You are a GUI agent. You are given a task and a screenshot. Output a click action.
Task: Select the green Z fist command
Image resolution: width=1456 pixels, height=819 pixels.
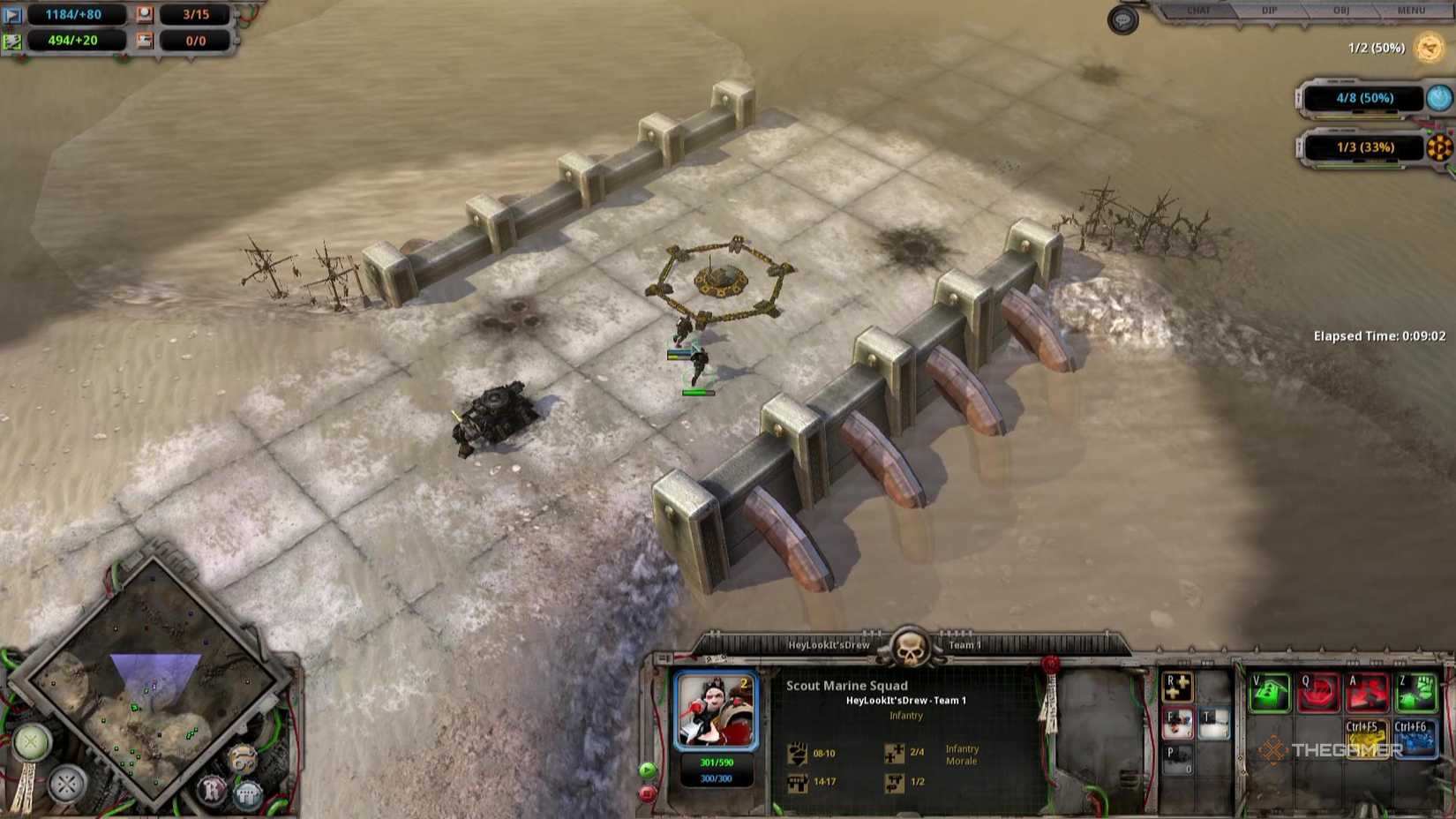pos(1415,693)
